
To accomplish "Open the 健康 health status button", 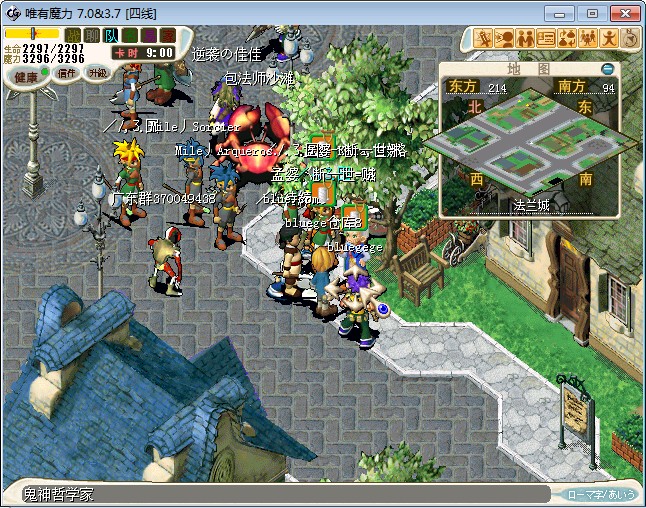I will point(26,77).
